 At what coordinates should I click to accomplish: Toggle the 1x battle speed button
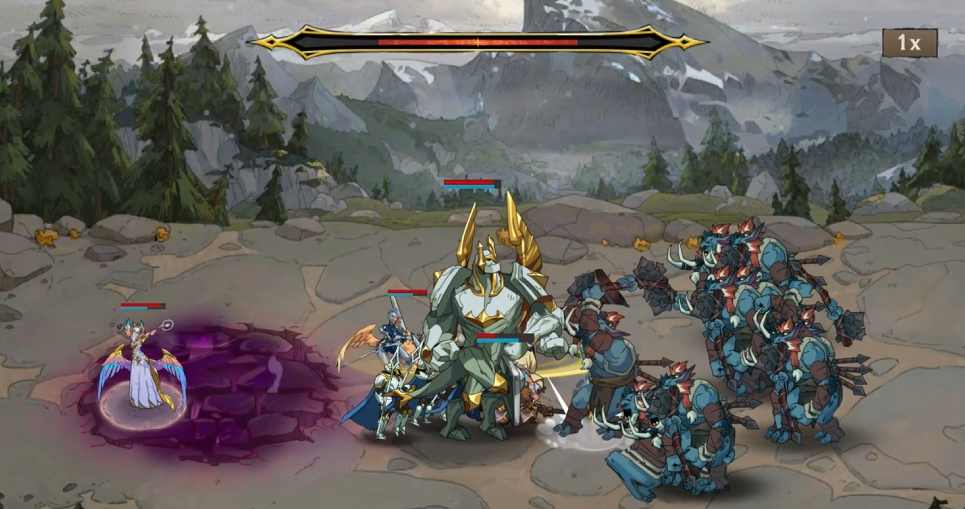(908, 43)
